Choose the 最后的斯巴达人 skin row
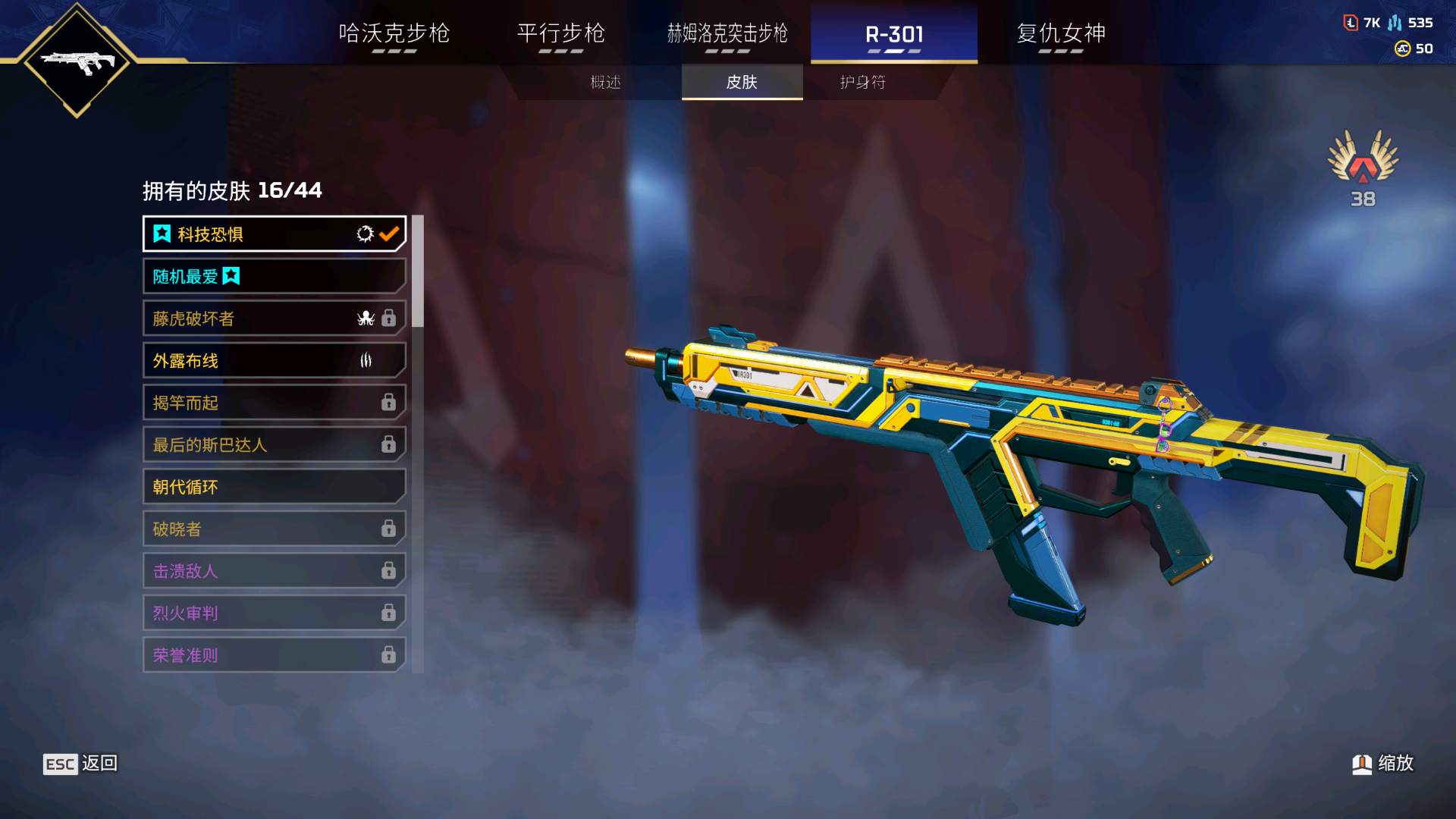Image resolution: width=1456 pixels, height=819 pixels. pyautogui.click(x=274, y=445)
